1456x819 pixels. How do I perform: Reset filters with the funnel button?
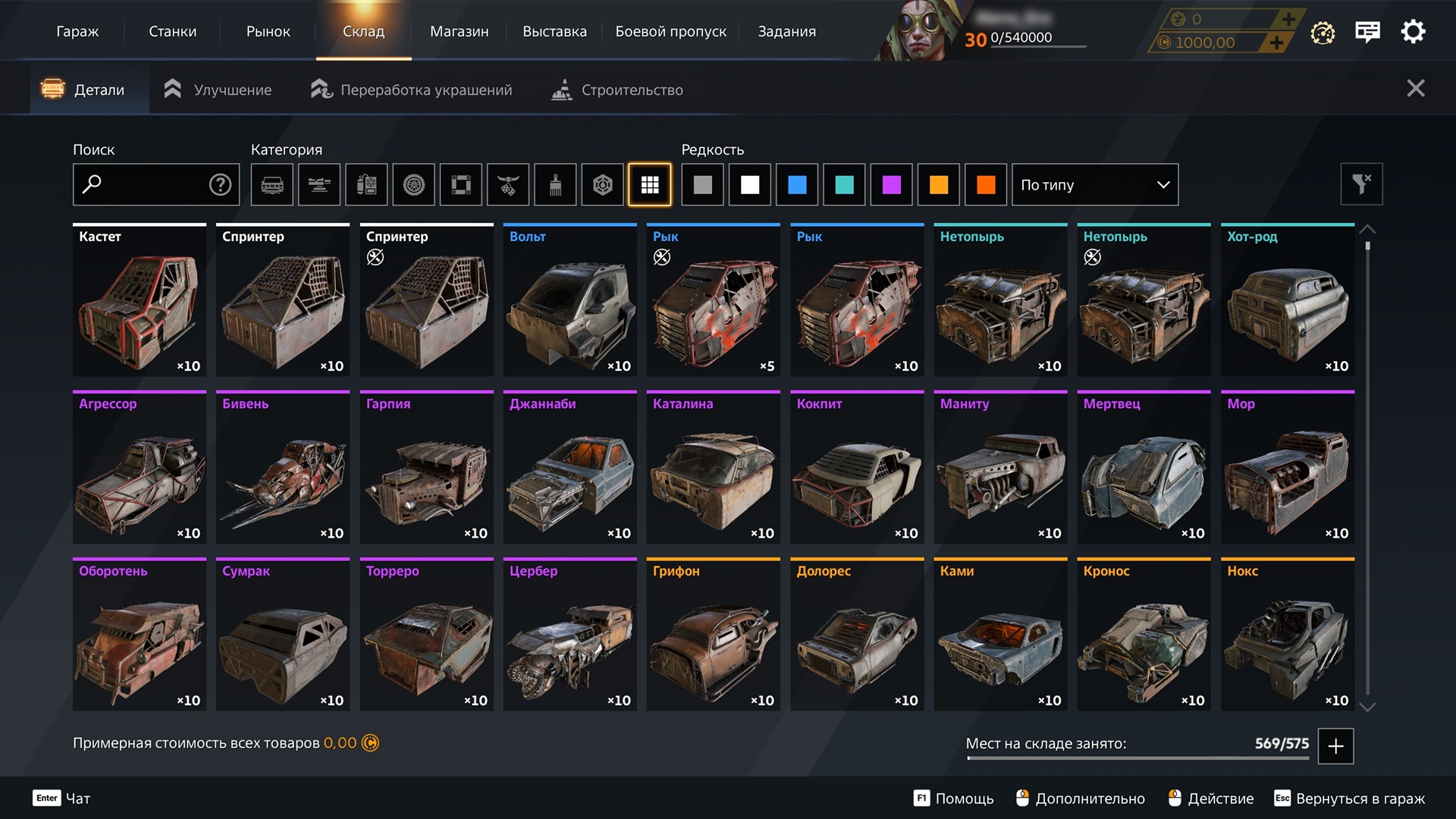(1361, 184)
